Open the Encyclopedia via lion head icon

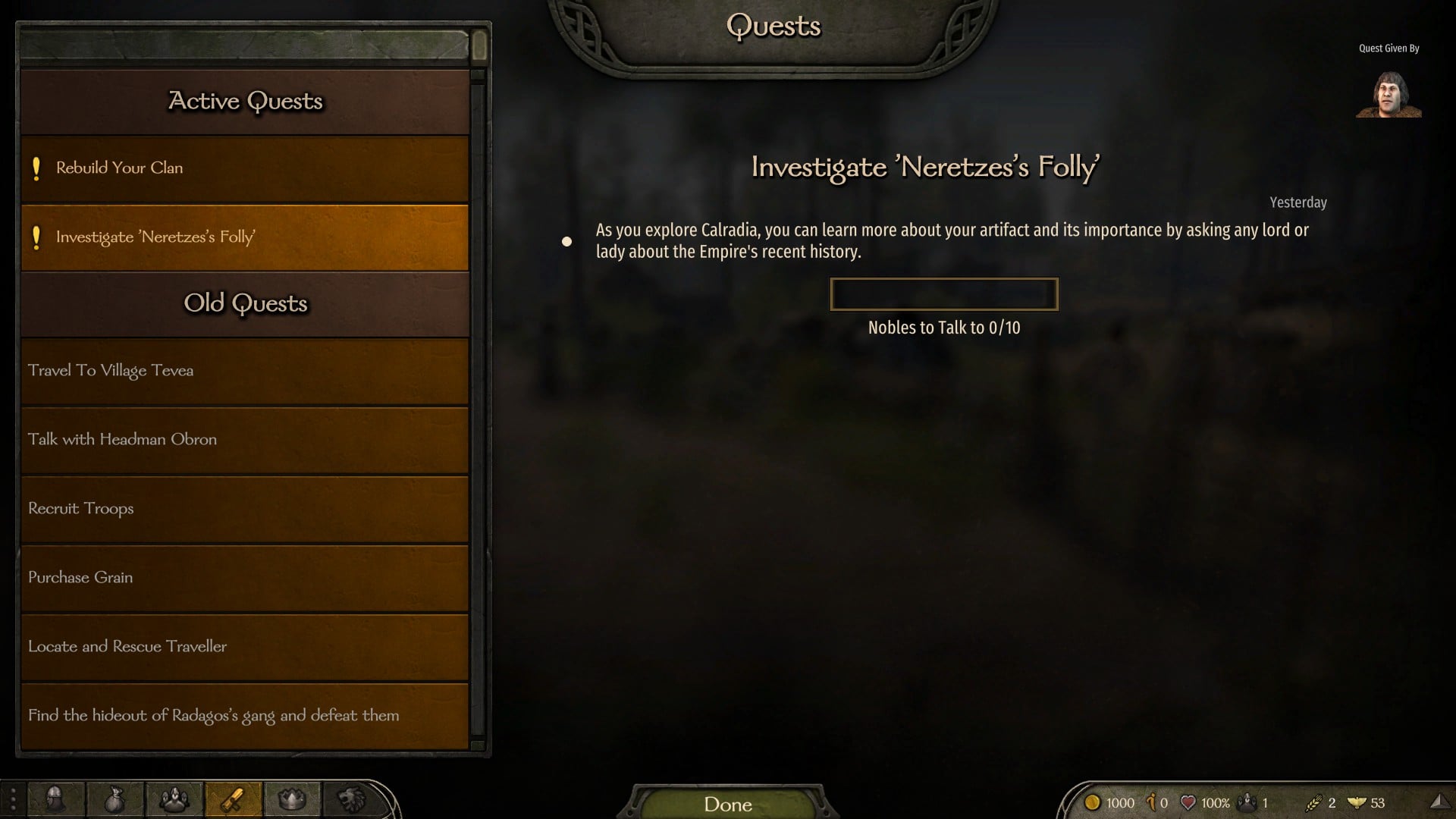pos(352,800)
